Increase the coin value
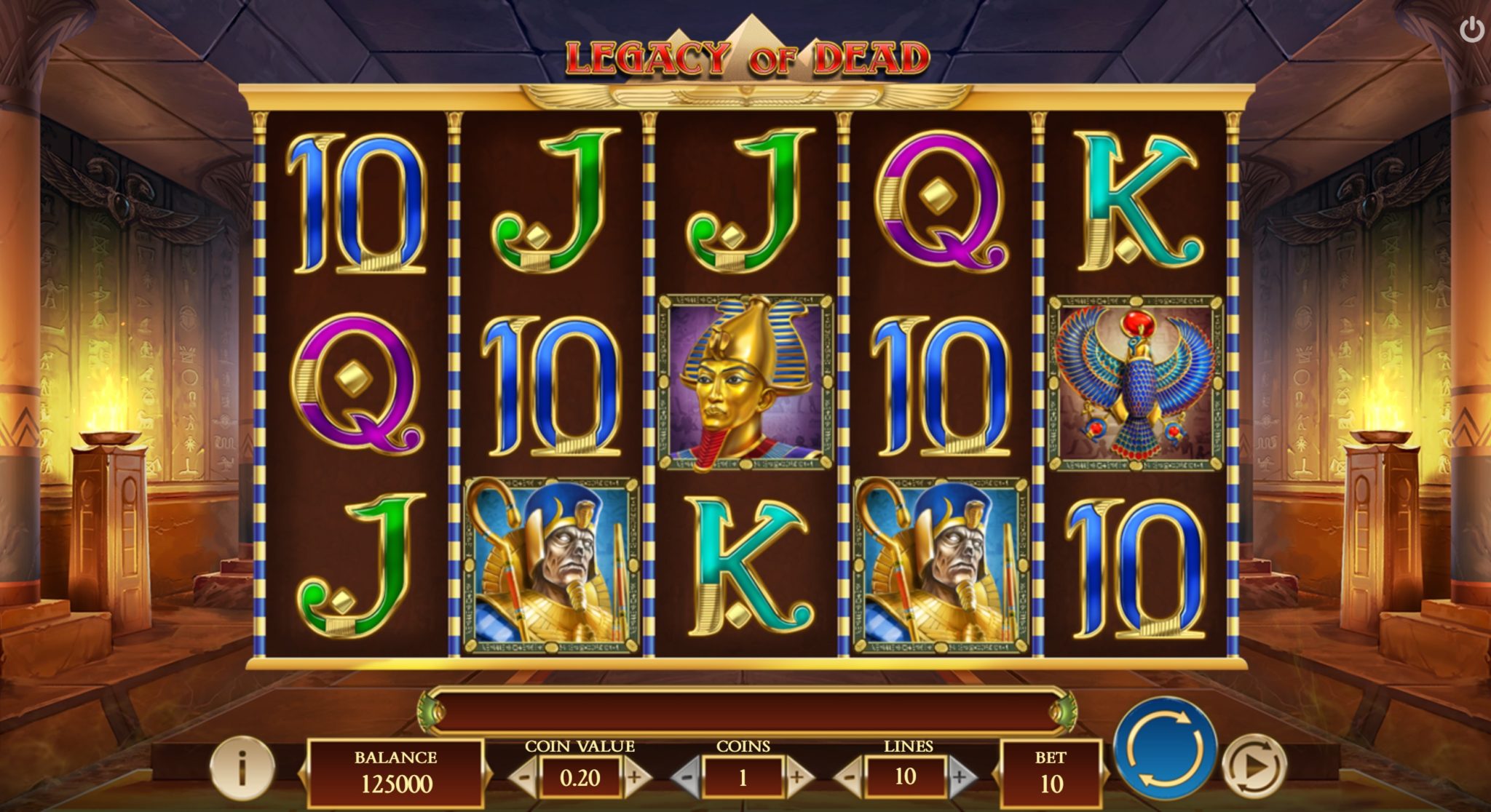Viewport: 1491px width, 812px height. click(636, 777)
